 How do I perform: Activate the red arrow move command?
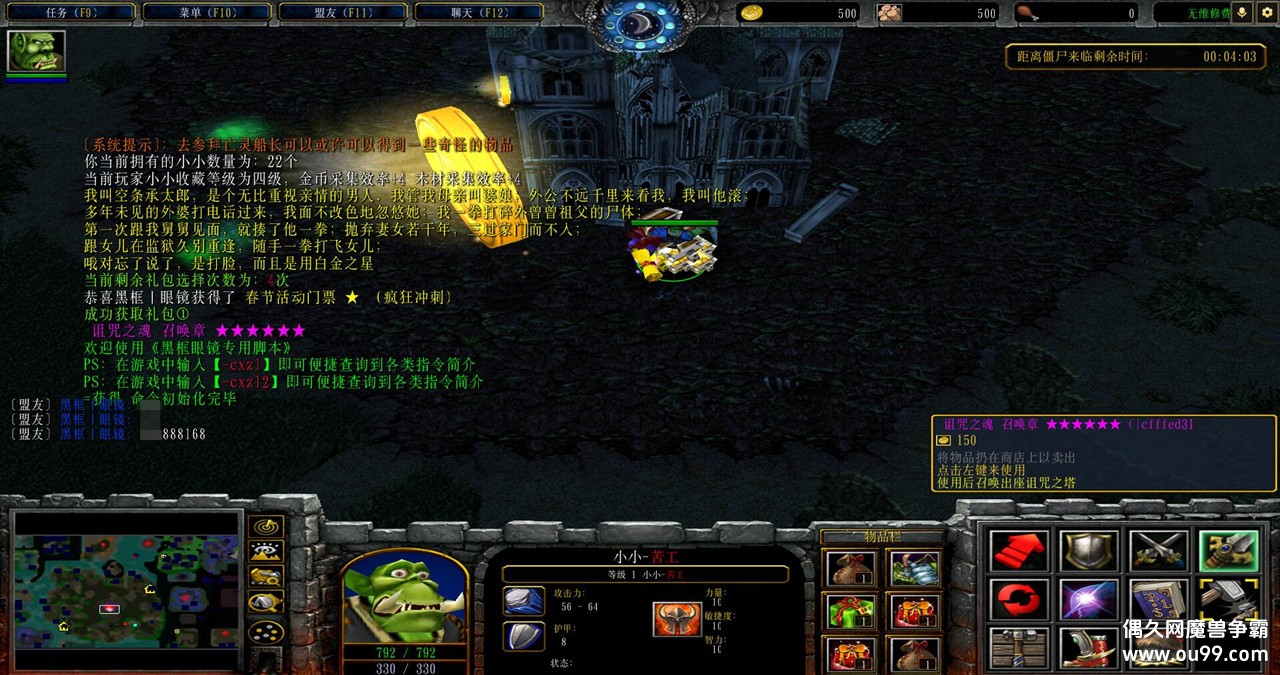(1019, 551)
